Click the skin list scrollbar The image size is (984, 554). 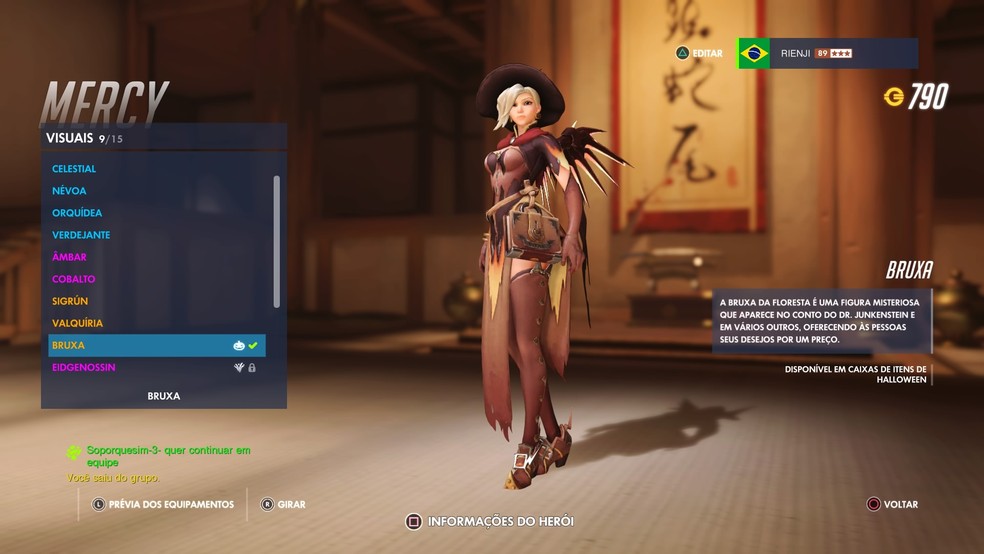(x=277, y=241)
